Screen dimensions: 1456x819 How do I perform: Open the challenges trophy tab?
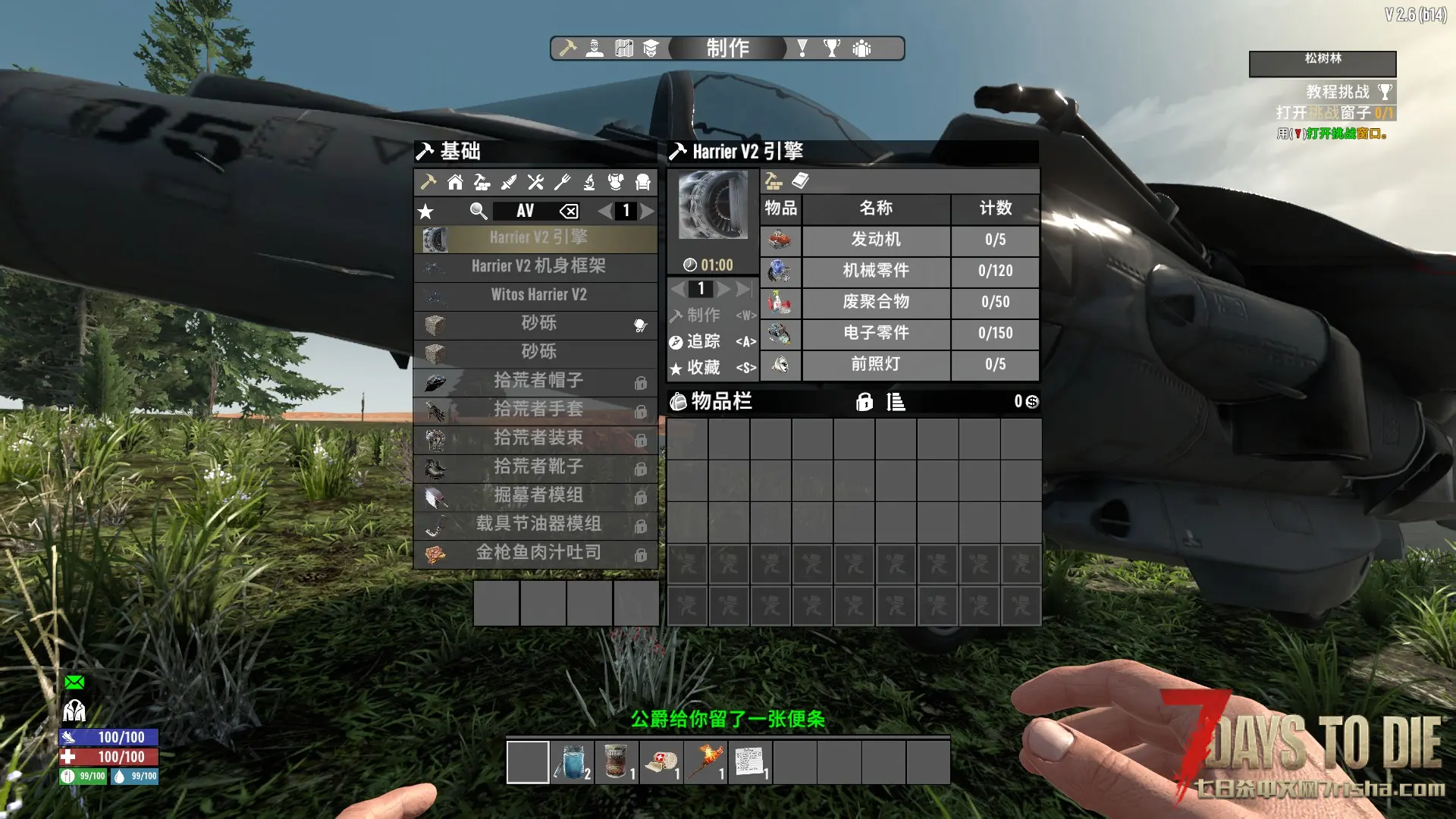(x=832, y=49)
